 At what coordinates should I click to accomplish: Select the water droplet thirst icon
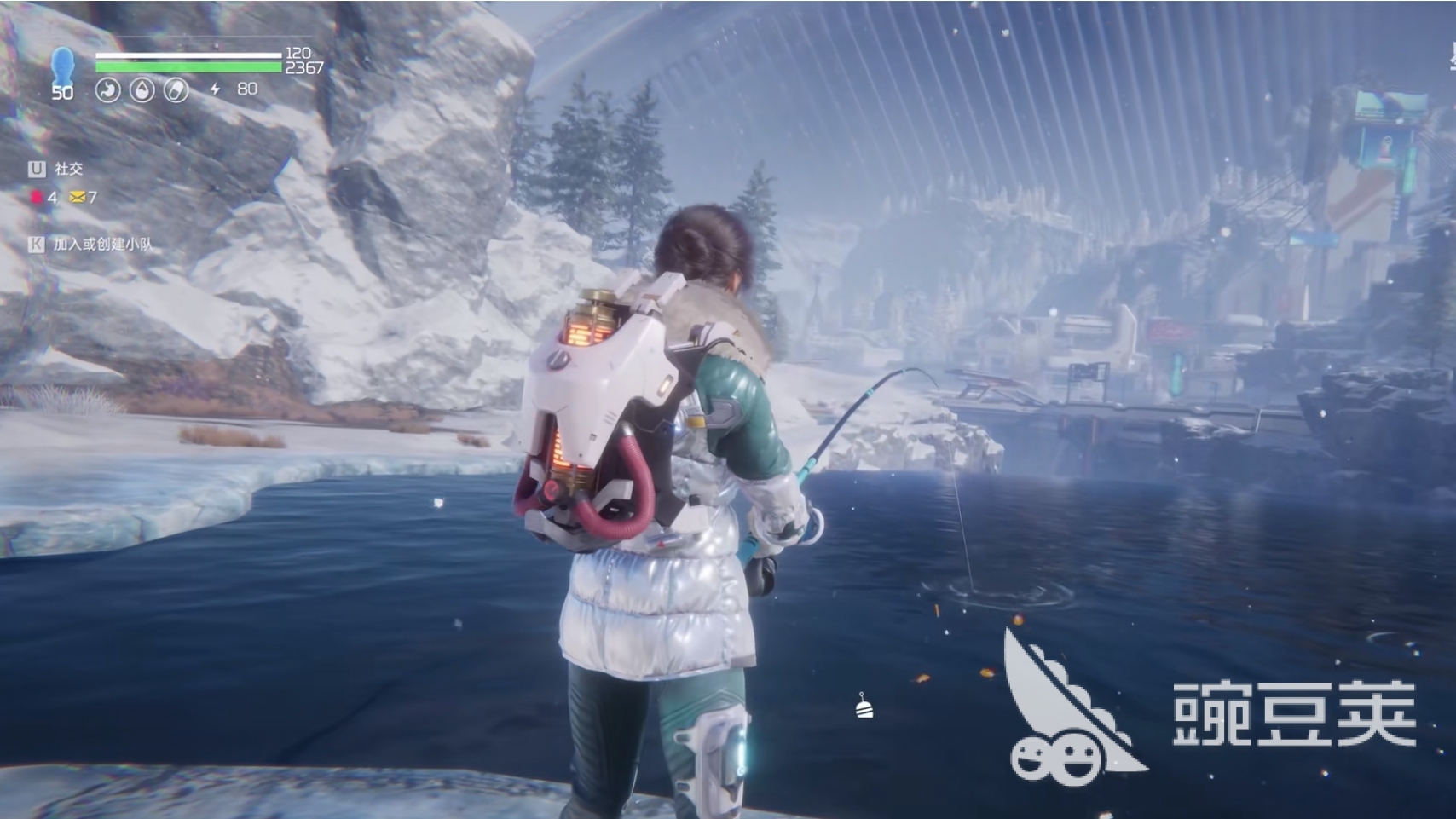coord(142,89)
